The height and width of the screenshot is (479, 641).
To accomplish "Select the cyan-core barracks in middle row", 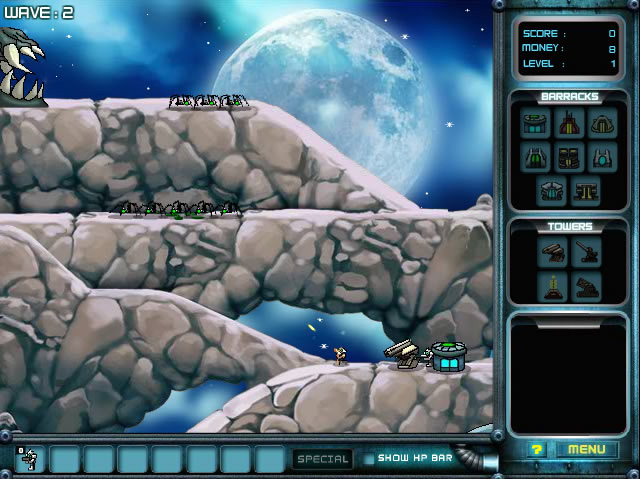I will tap(601, 157).
